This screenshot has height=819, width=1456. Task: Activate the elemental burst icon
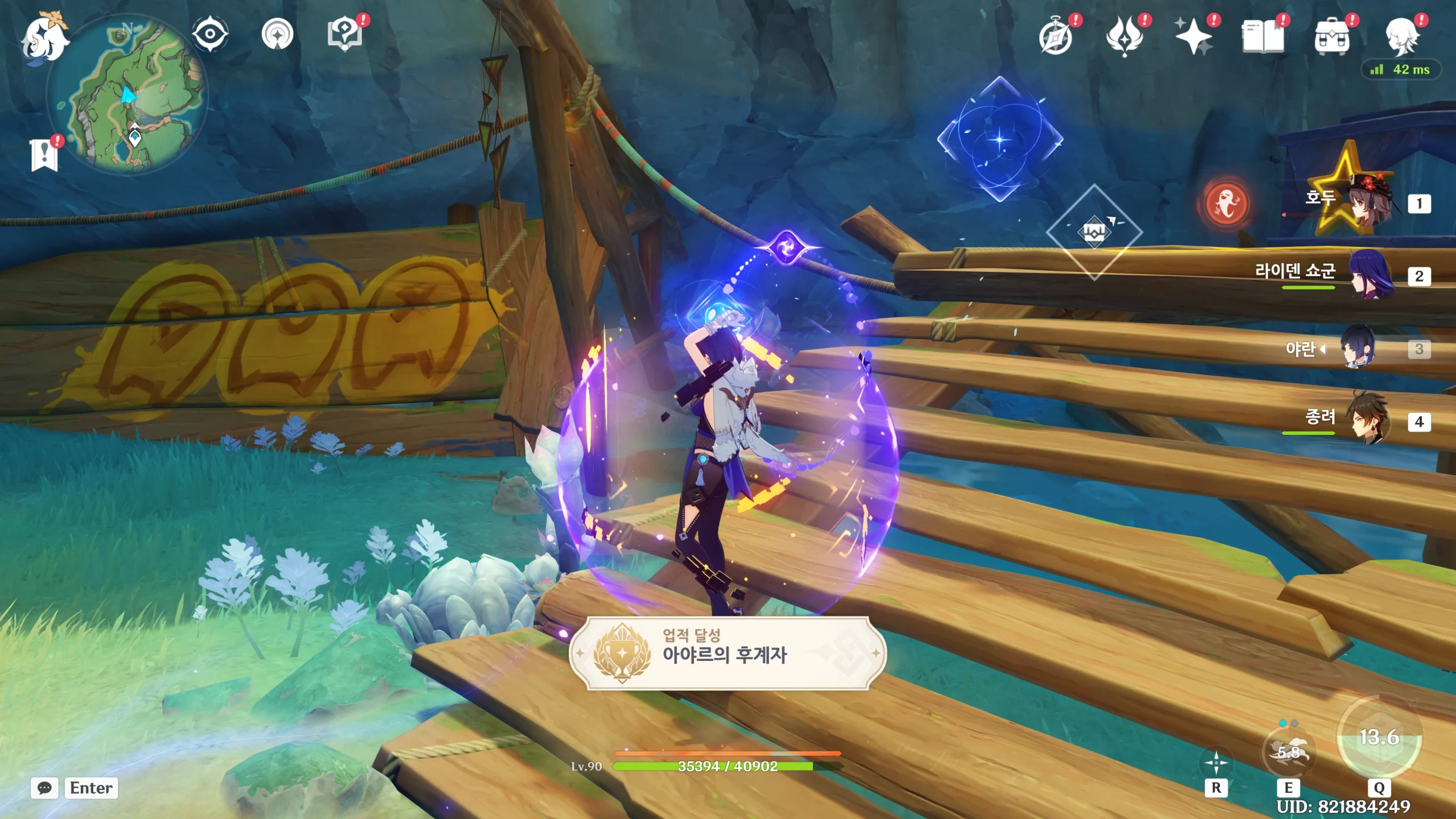point(1379,737)
